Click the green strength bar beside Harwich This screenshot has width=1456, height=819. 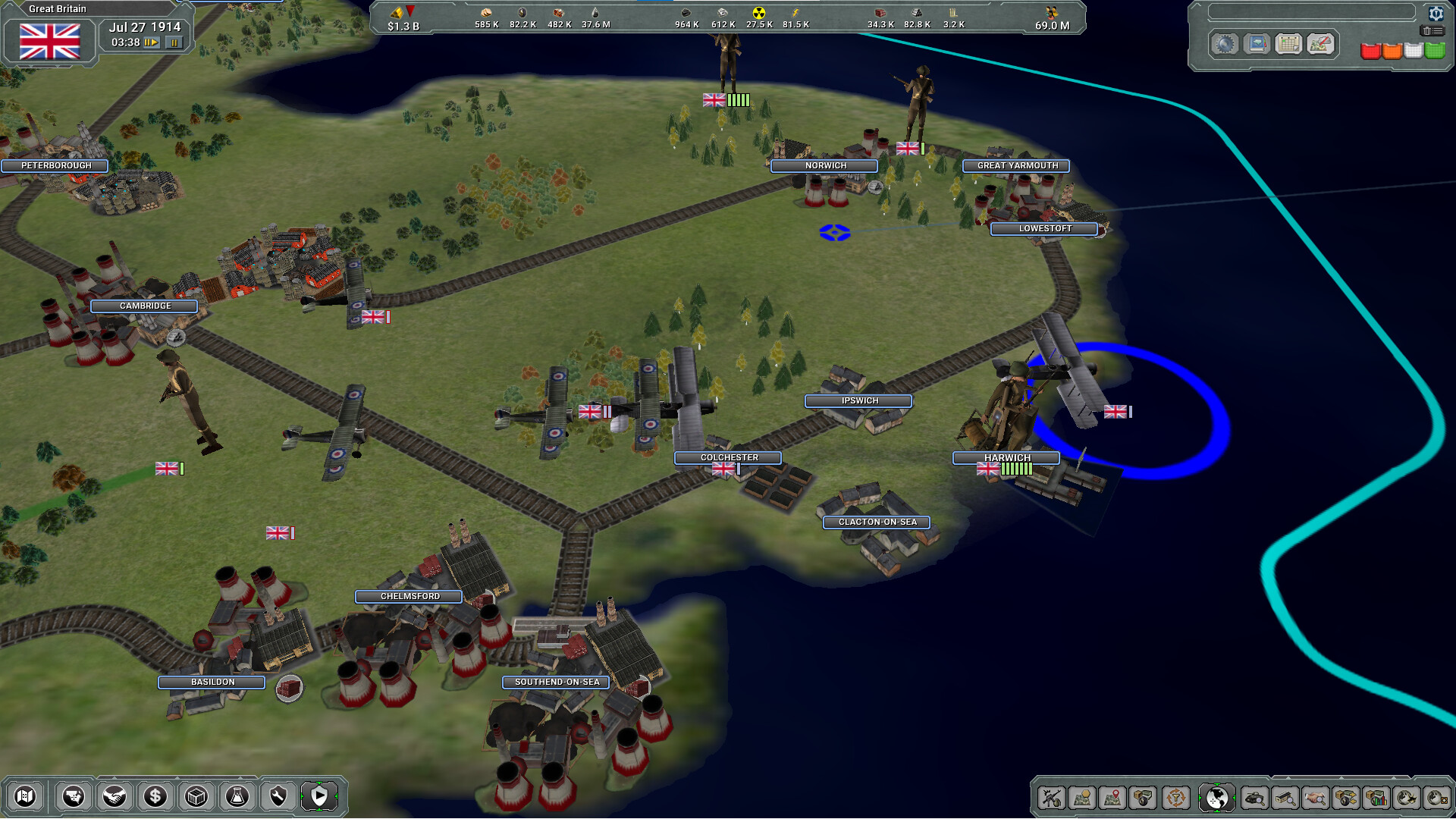(x=1016, y=470)
